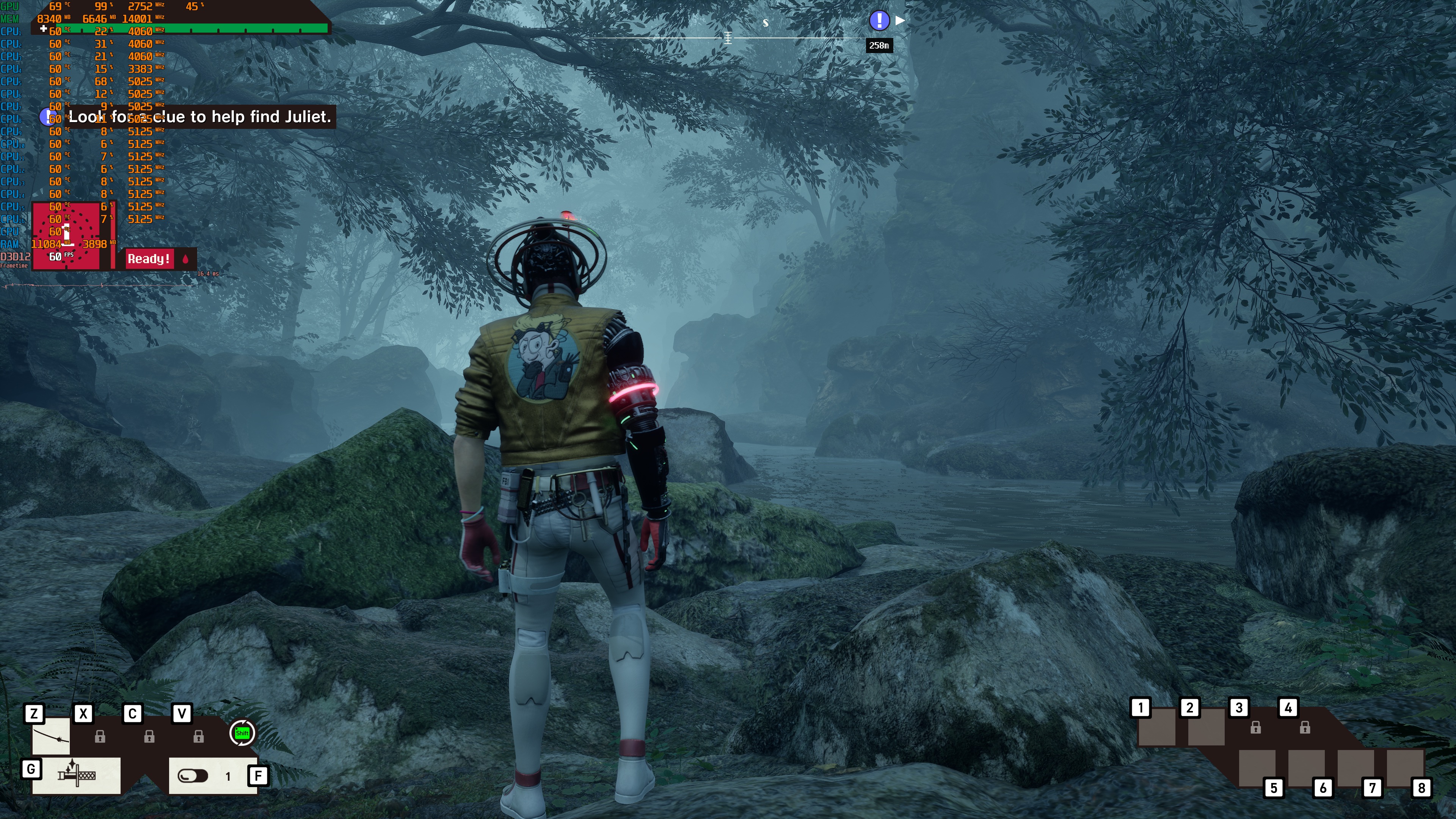
Task: Open the 'find Juliet' objective tracker
Action: [199, 117]
